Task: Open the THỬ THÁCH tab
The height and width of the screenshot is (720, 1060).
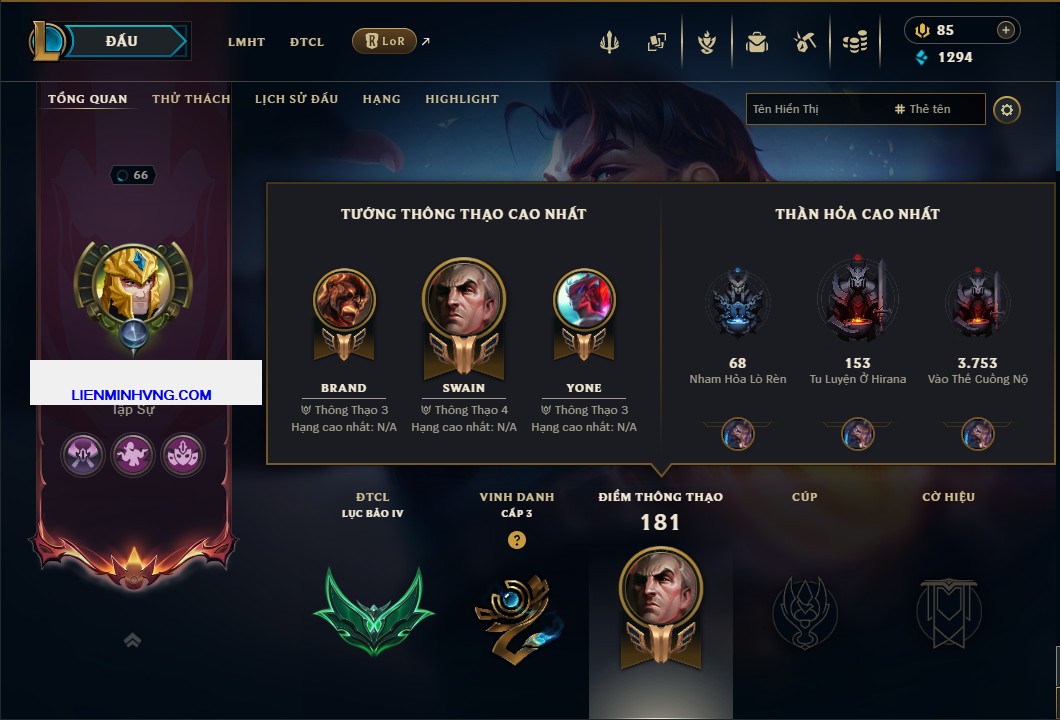Action: pyautogui.click(x=191, y=99)
